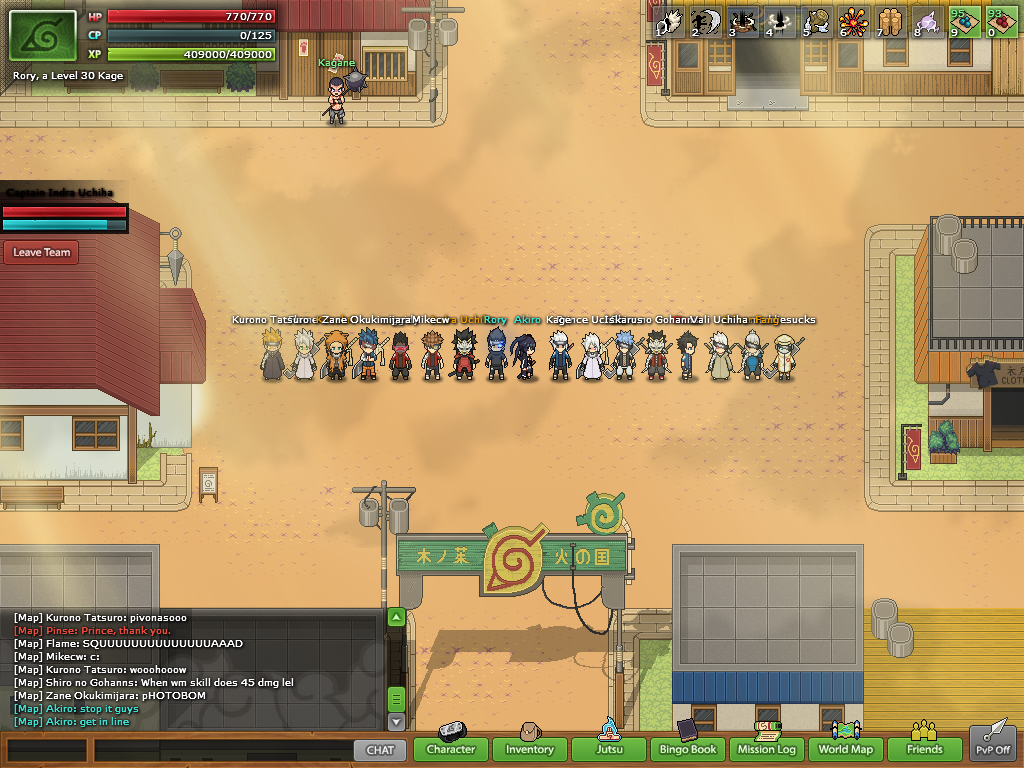Open the Bingo Book
1024x768 pixels.
pos(688,749)
